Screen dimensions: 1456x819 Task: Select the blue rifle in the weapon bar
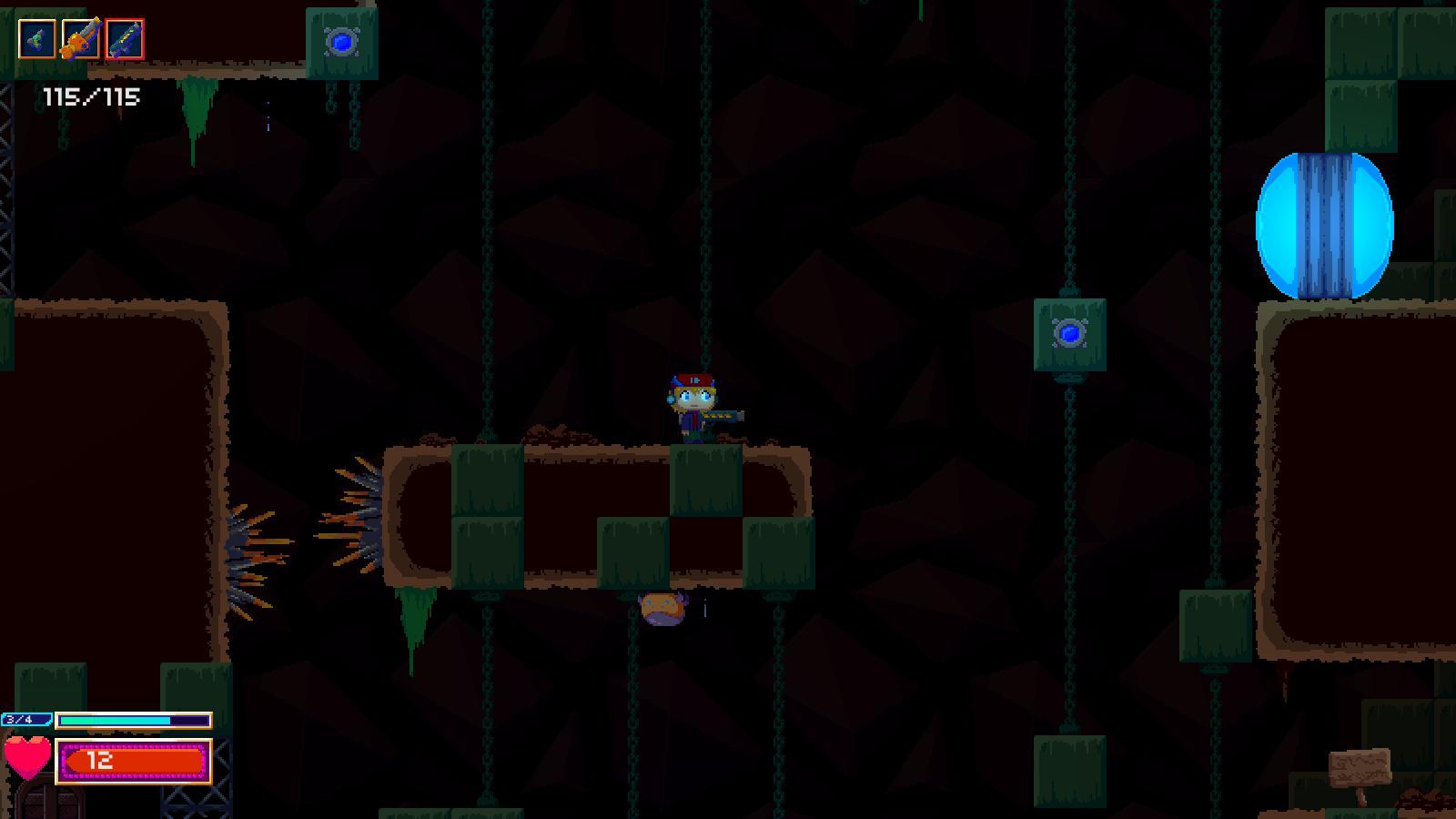click(x=125, y=38)
